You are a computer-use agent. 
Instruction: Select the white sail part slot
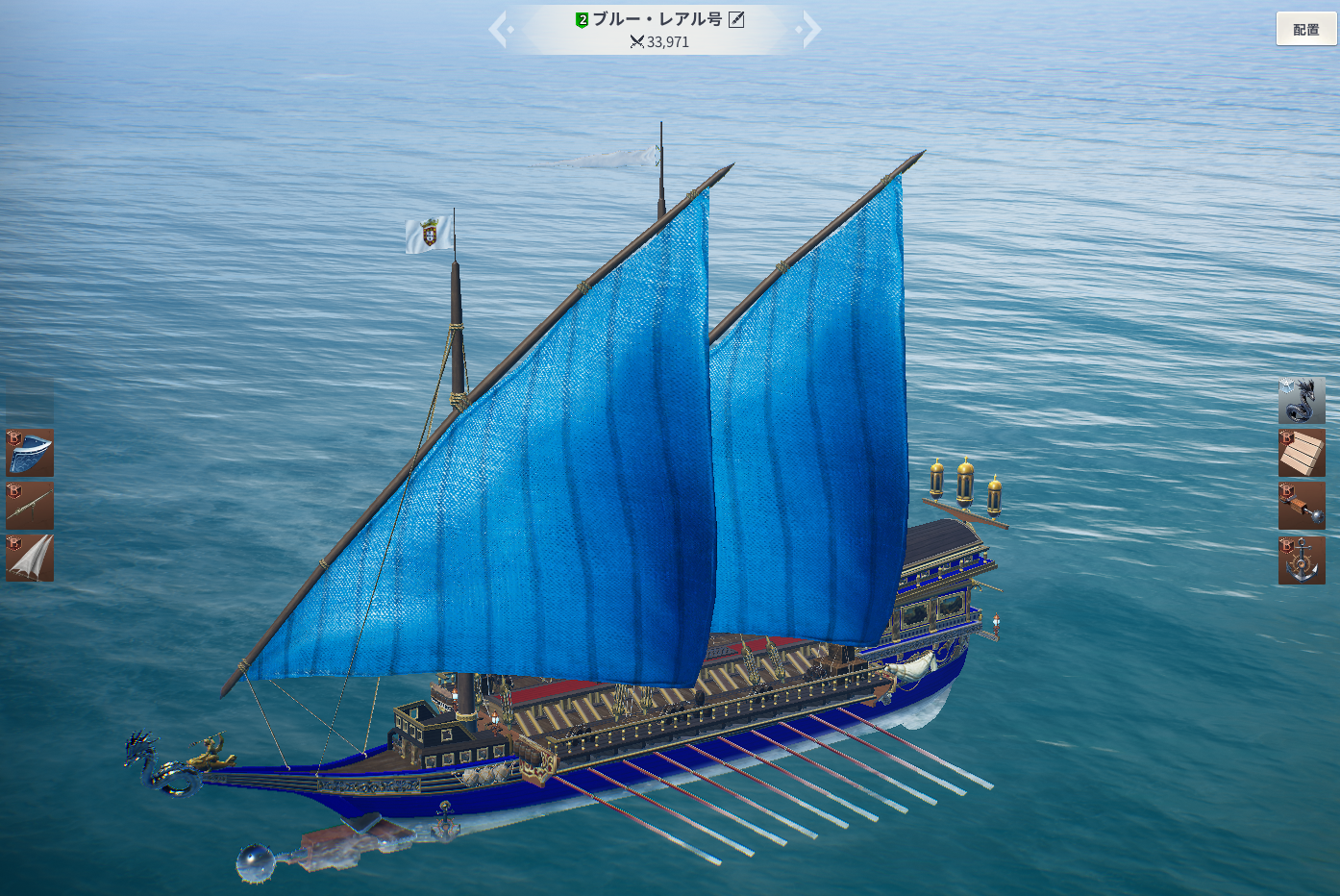(30, 558)
